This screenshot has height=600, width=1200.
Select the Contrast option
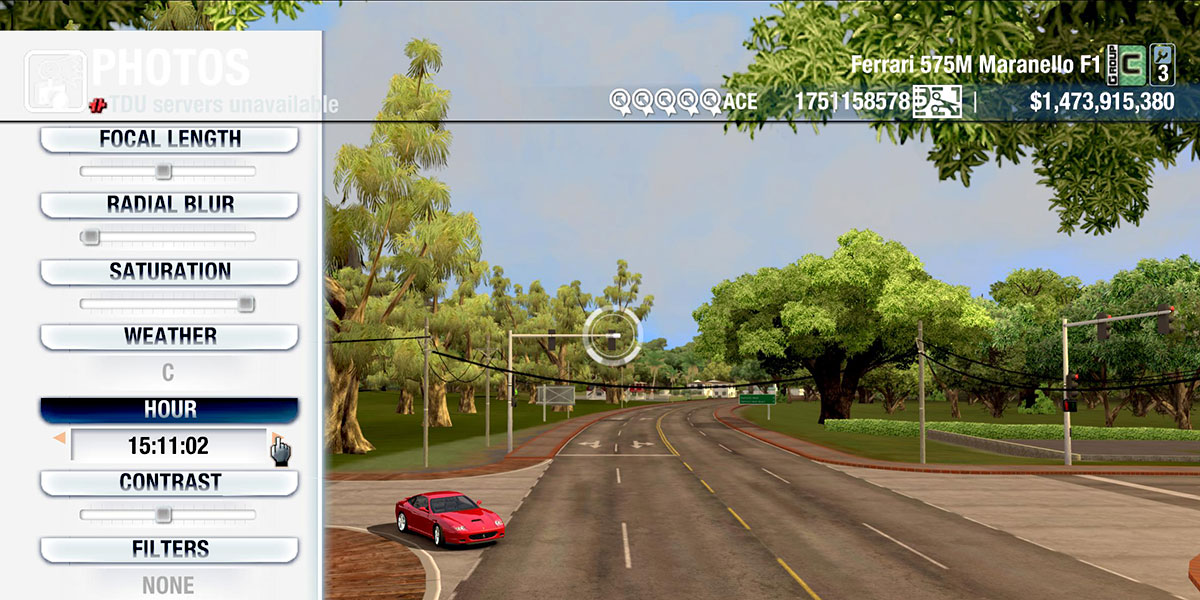coord(169,482)
